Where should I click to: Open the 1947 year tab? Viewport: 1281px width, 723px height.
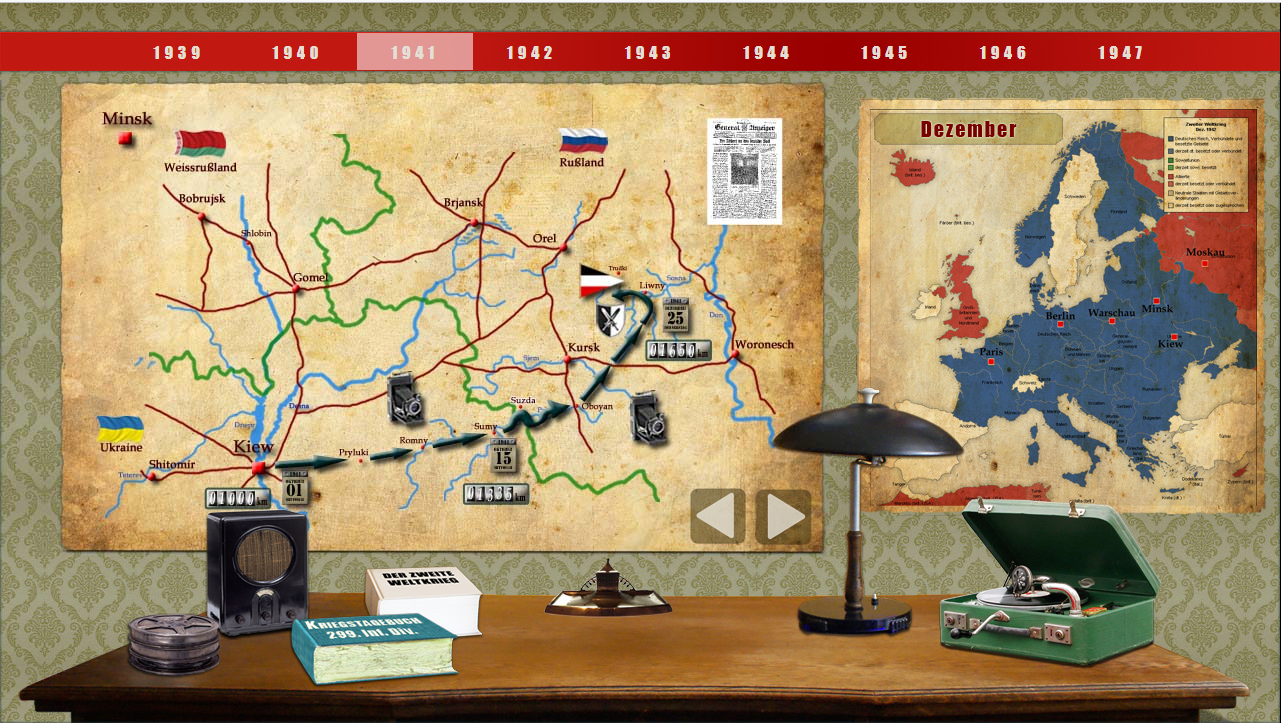(x=1120, y=53)
